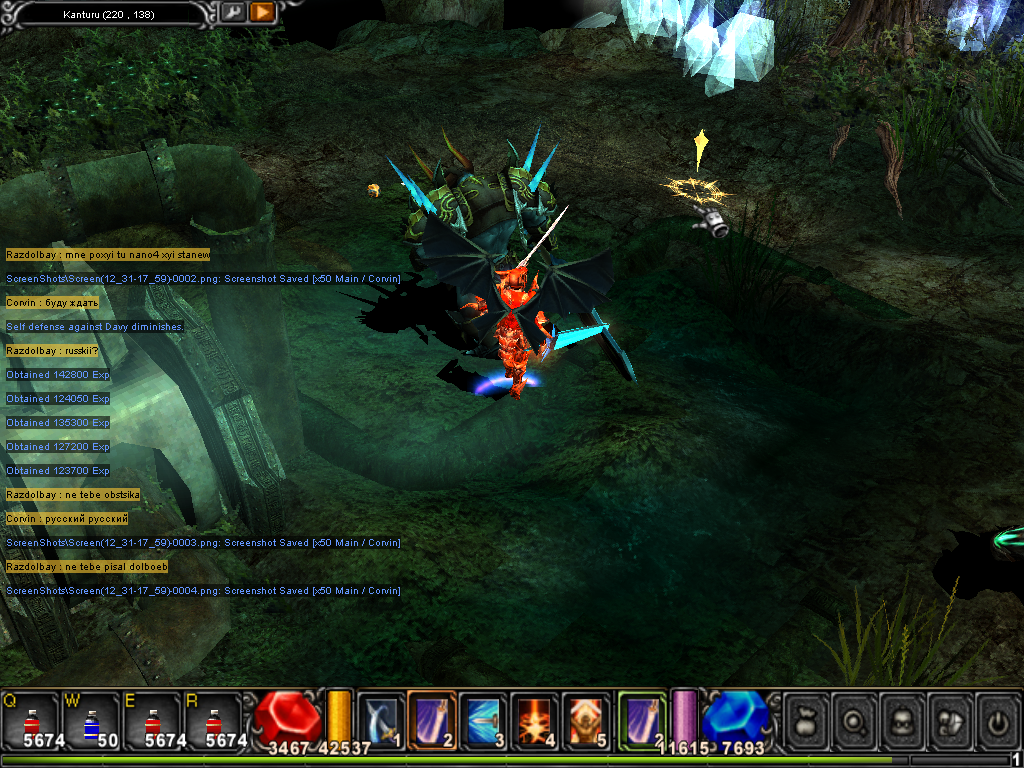
Task: Select the orange-bordered purple skill in slot 2
Action: 432,720
